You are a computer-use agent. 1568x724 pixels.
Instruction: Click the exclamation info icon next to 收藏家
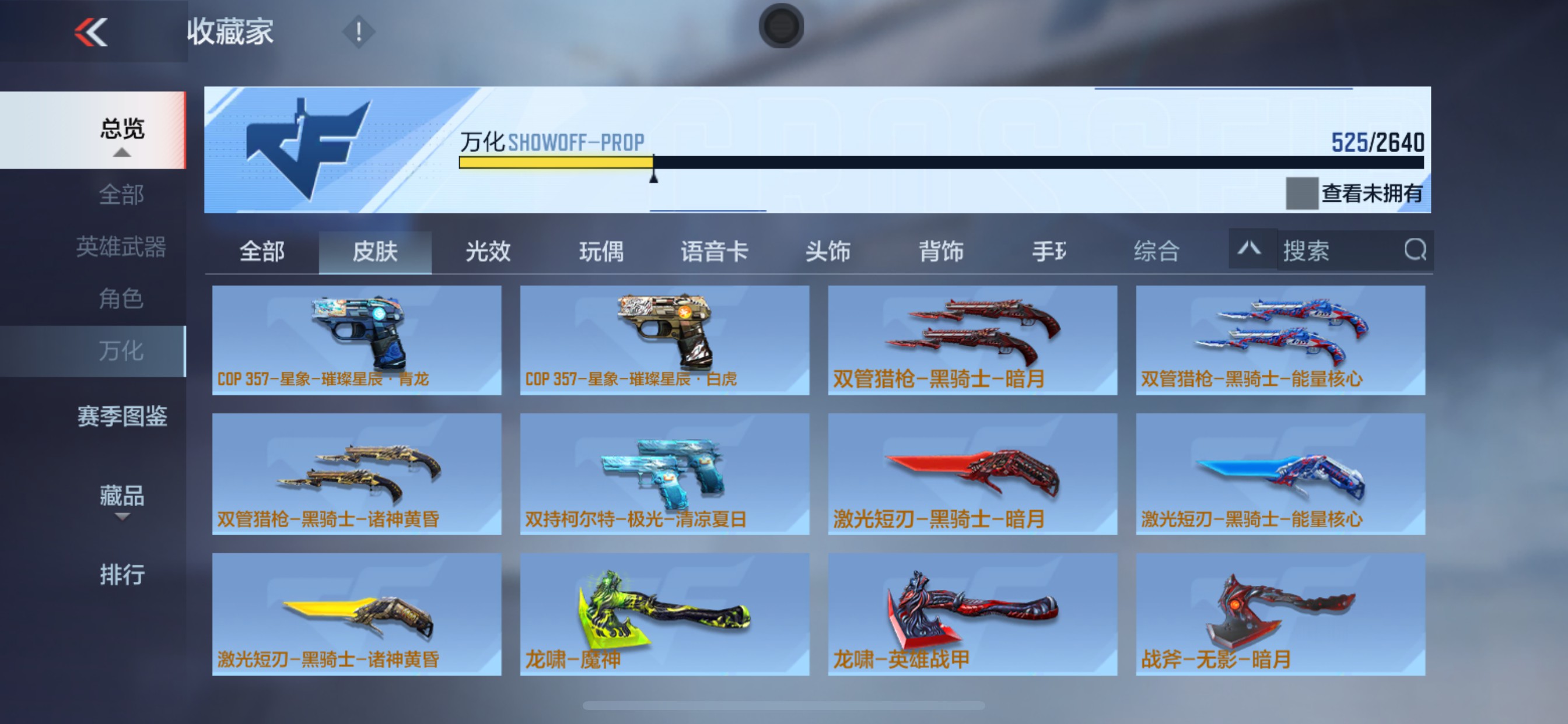click(x=359, y=32)
